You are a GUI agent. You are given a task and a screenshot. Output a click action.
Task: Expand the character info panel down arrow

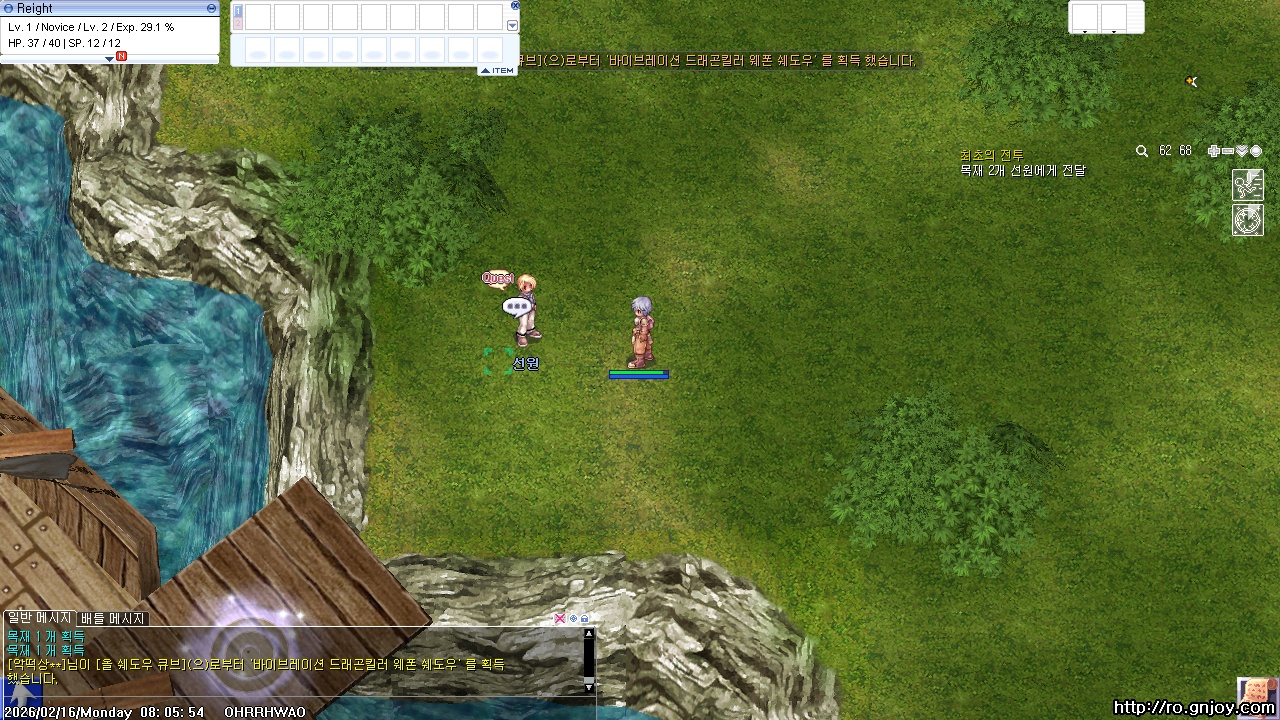[110, 59]
